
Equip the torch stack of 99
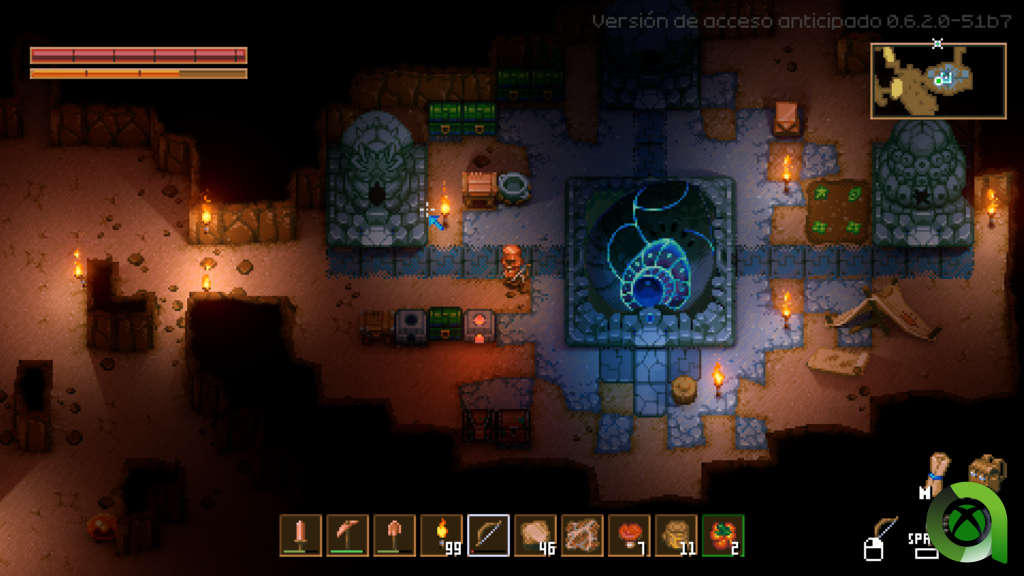pos(441,535)
